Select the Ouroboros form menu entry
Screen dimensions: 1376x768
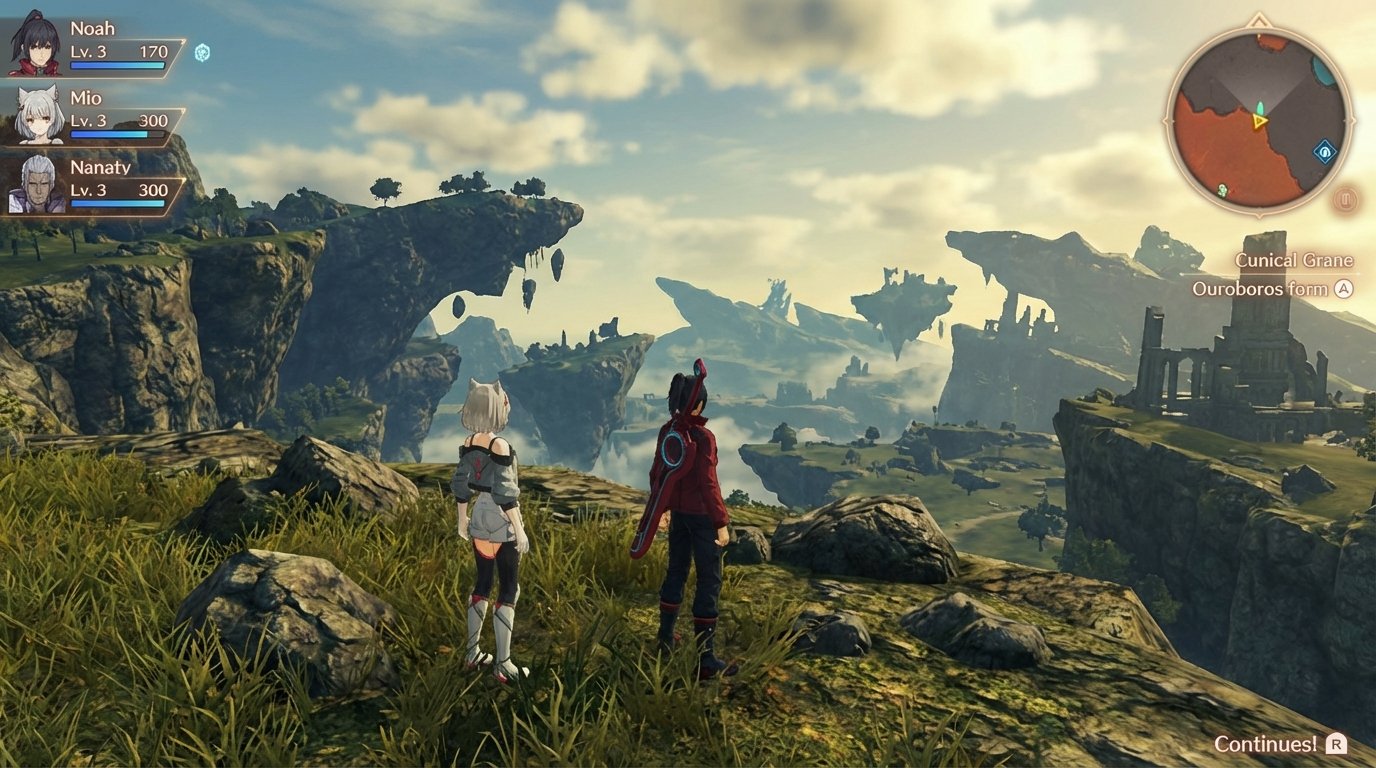[x=1263, y=289]
